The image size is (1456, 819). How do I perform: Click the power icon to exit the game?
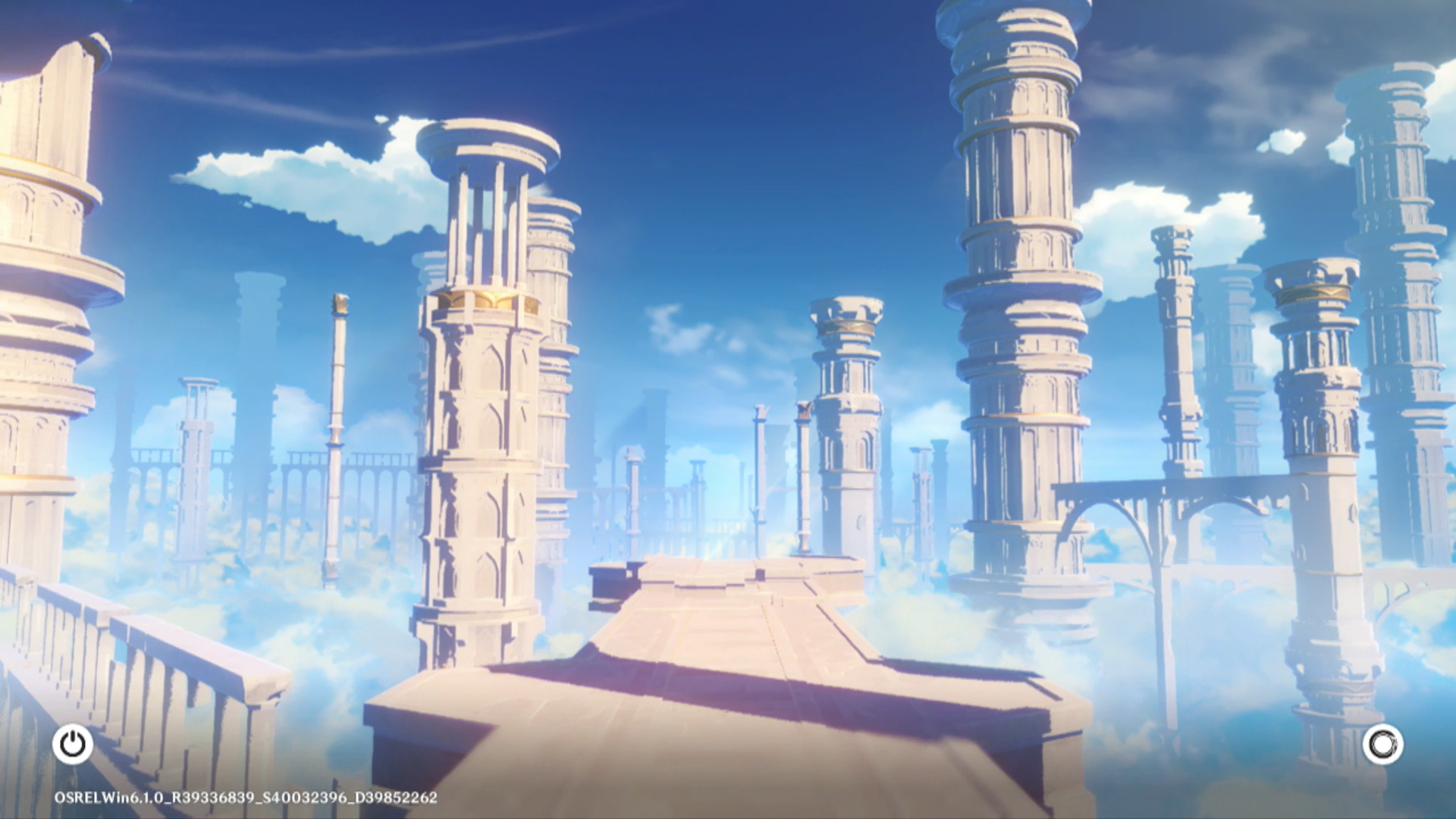coord(73,744)
